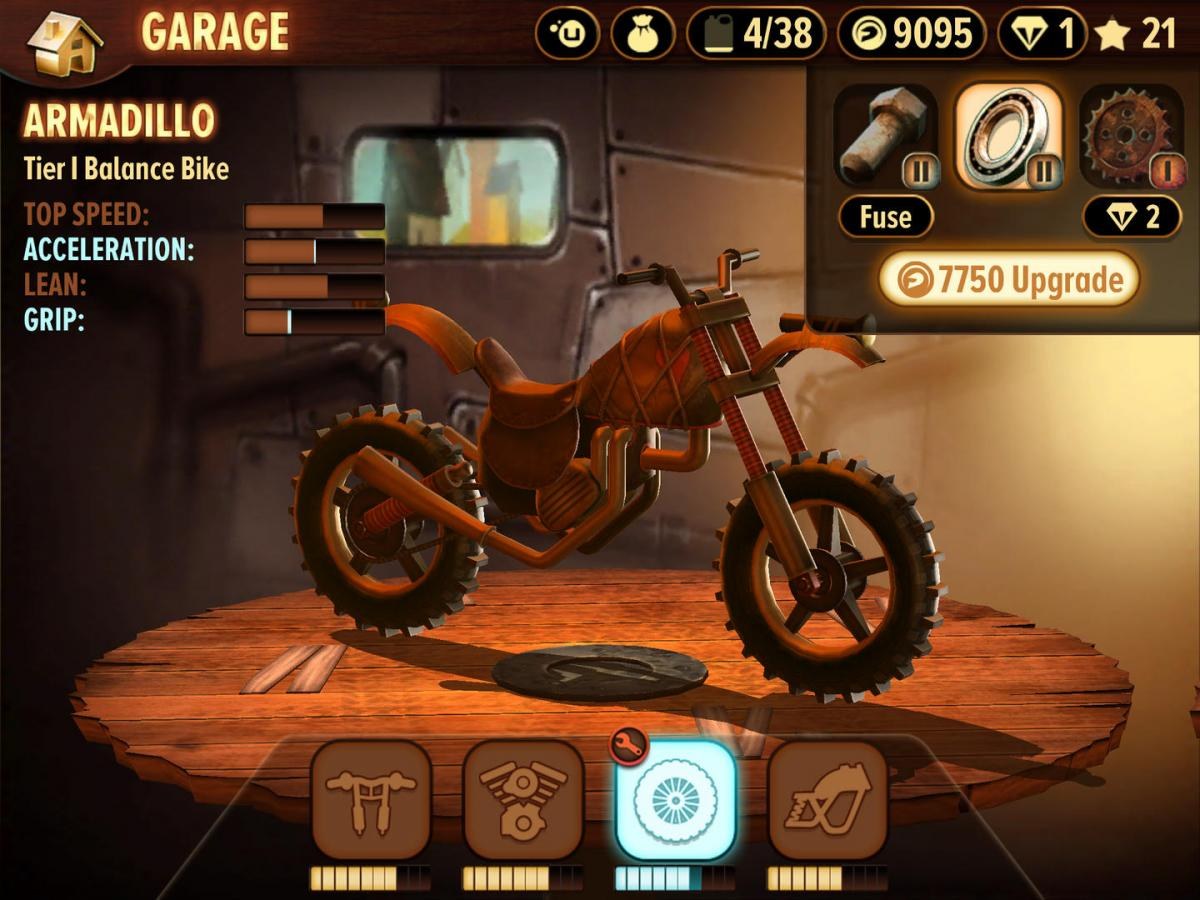This screenshot has width=1200, height=900.
Task: Click the round timer icon in top bar
Action: coord(567,35)
